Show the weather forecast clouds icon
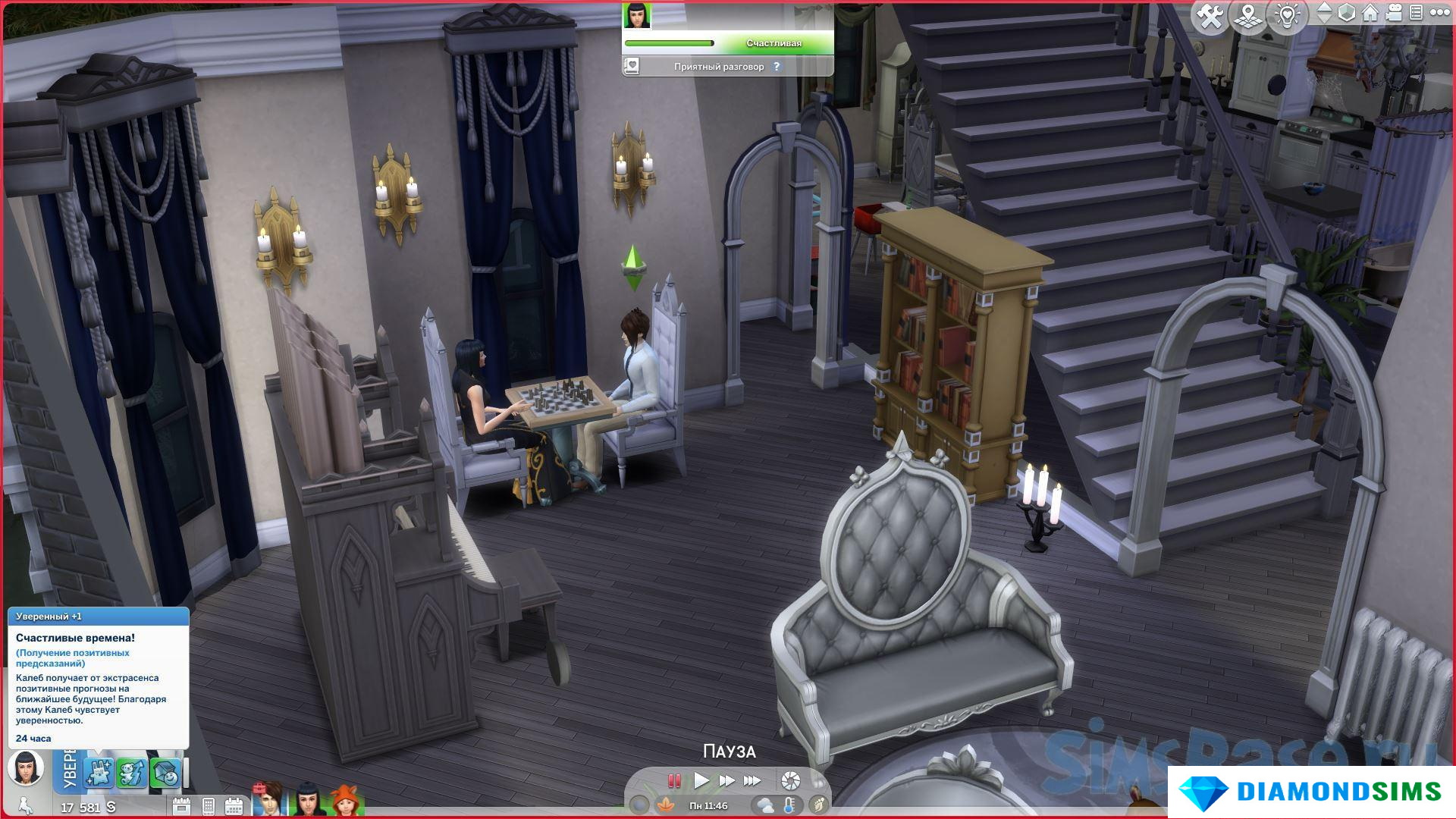This screenshot has height=819, width=1456. click(764, 805)
